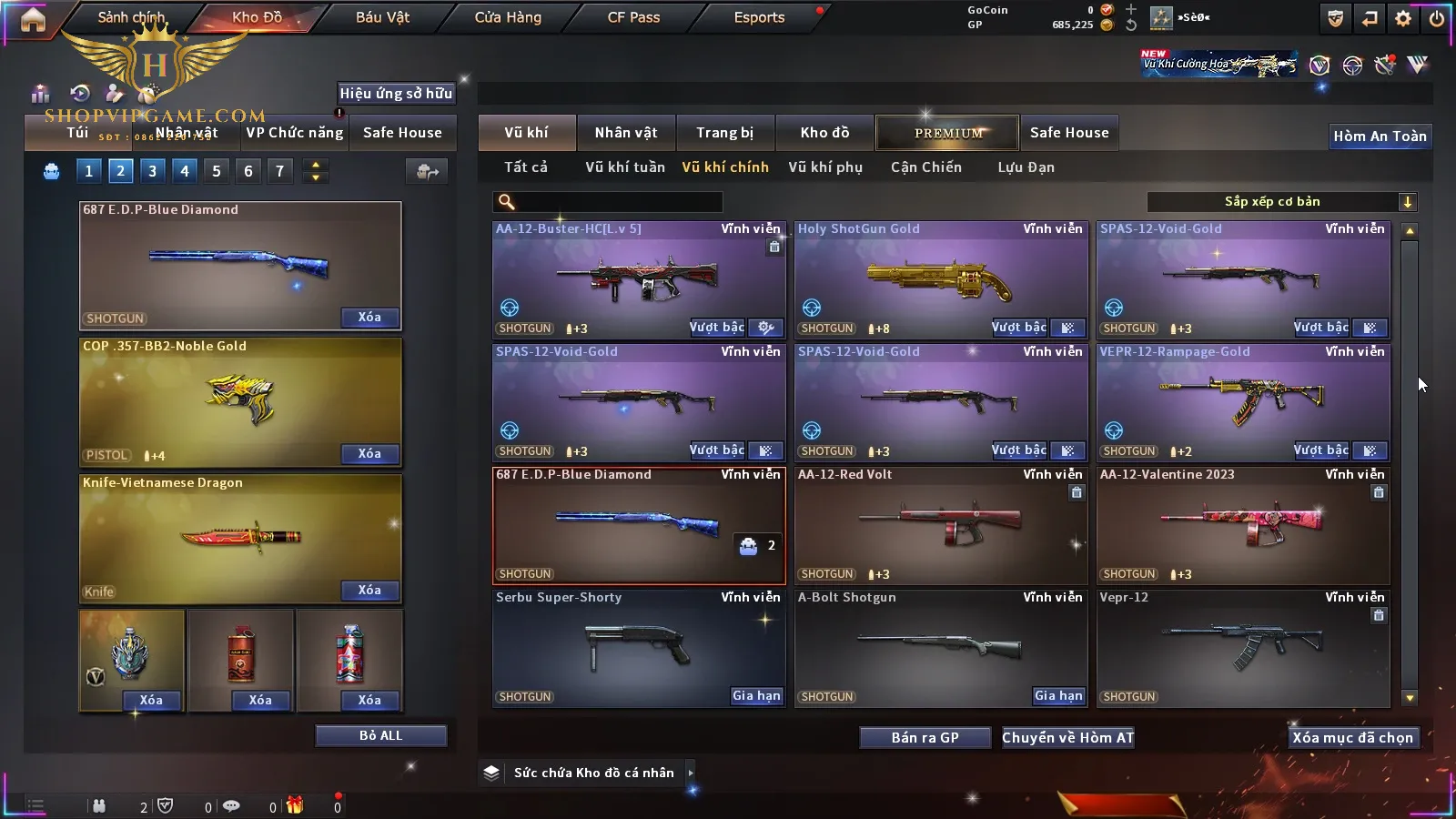Open the gear settings icon
This screenshot has height=819, width=1456.
coord(1403,18)
